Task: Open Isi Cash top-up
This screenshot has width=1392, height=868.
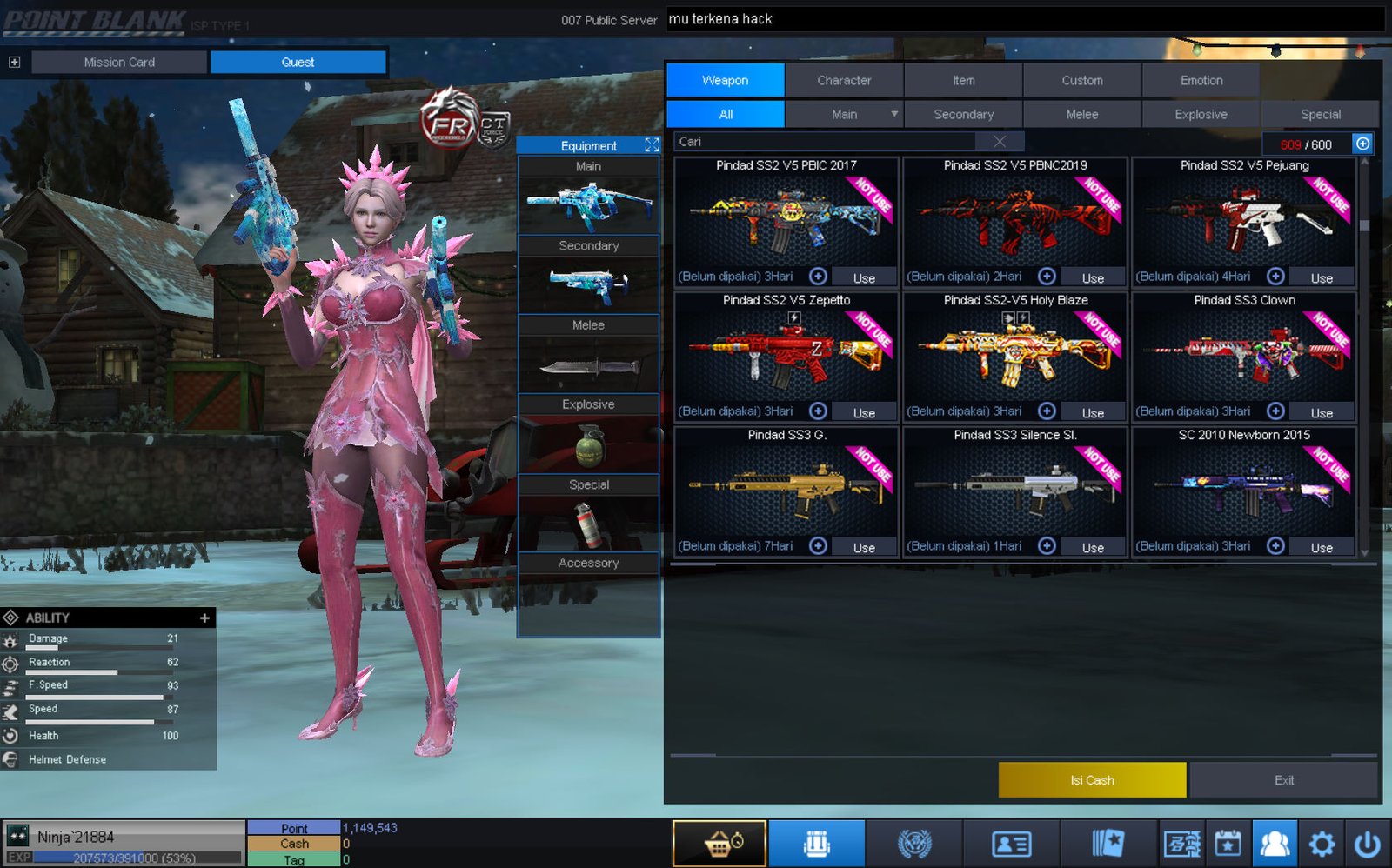Action: pos(1092,780)
